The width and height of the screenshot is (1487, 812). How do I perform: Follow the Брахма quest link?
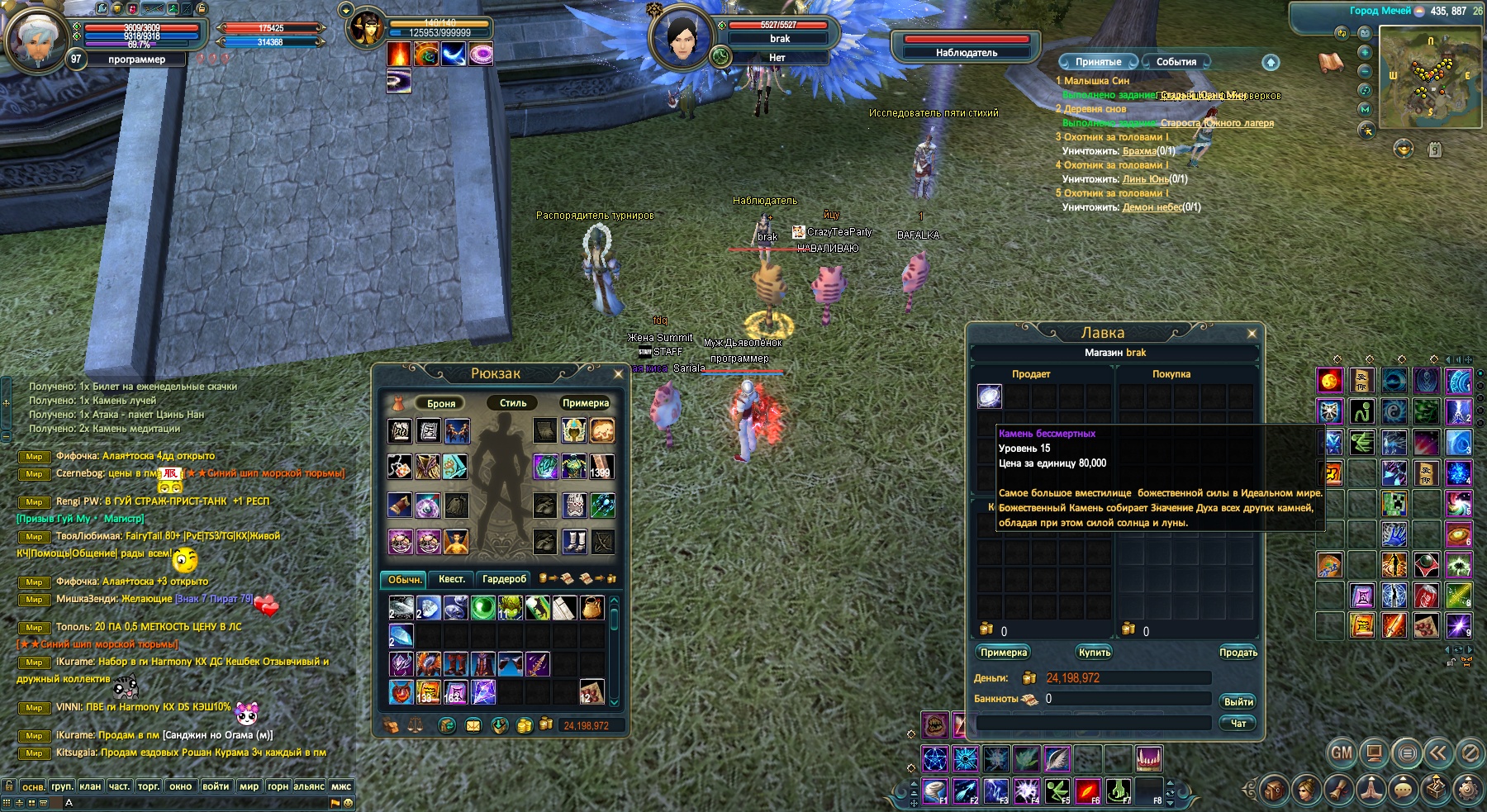pyautogui.click(x=1139, y=151)
